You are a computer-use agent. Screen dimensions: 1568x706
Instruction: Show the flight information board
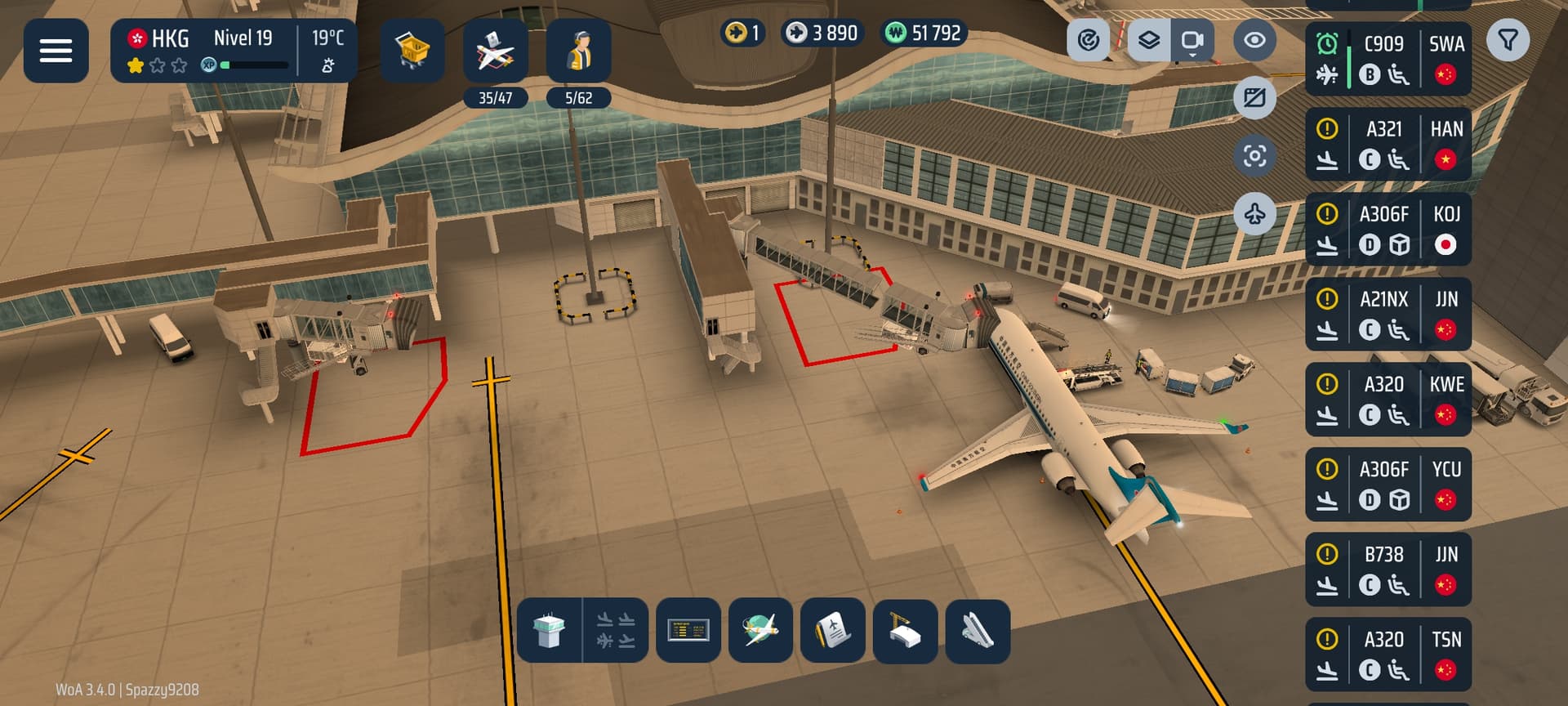click(x=688, y=631)
